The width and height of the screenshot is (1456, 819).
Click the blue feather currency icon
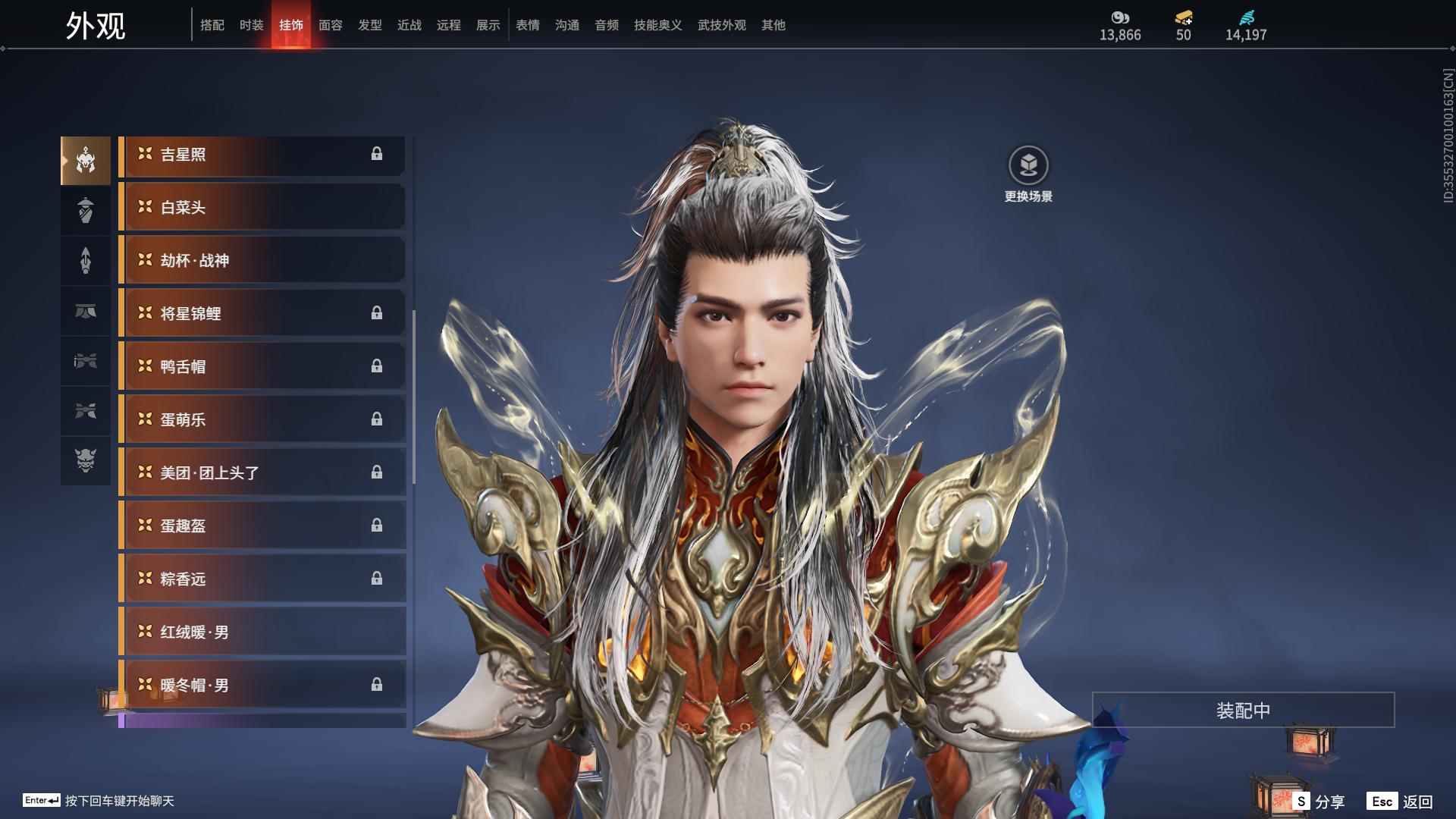tap(1247, 17)
